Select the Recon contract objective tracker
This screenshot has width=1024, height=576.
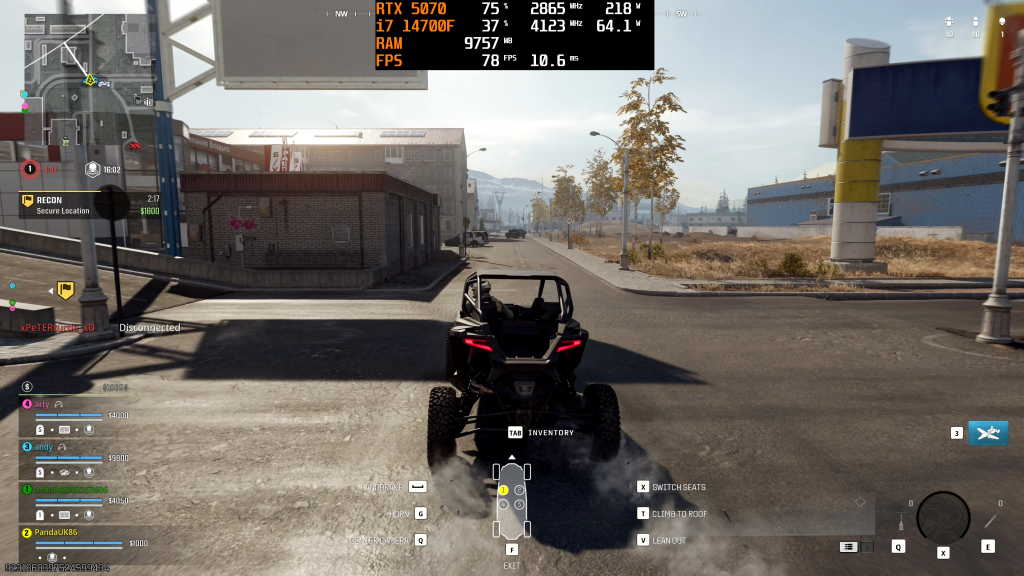click(88, 205)
